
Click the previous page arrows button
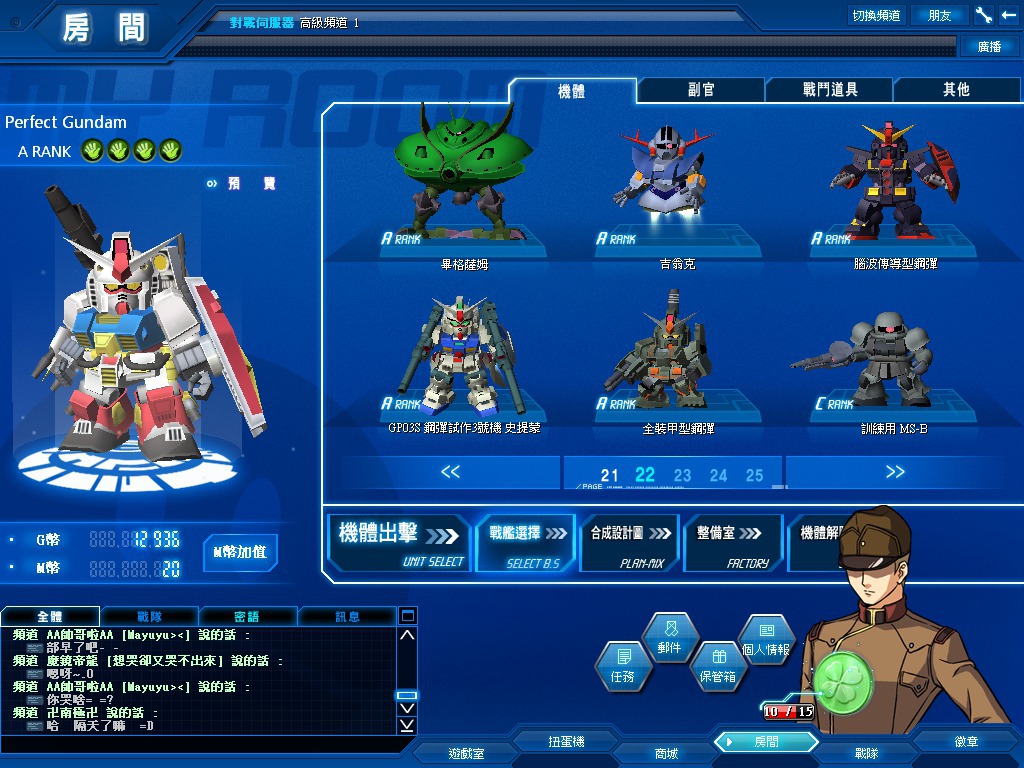click(x=450, y=472)
